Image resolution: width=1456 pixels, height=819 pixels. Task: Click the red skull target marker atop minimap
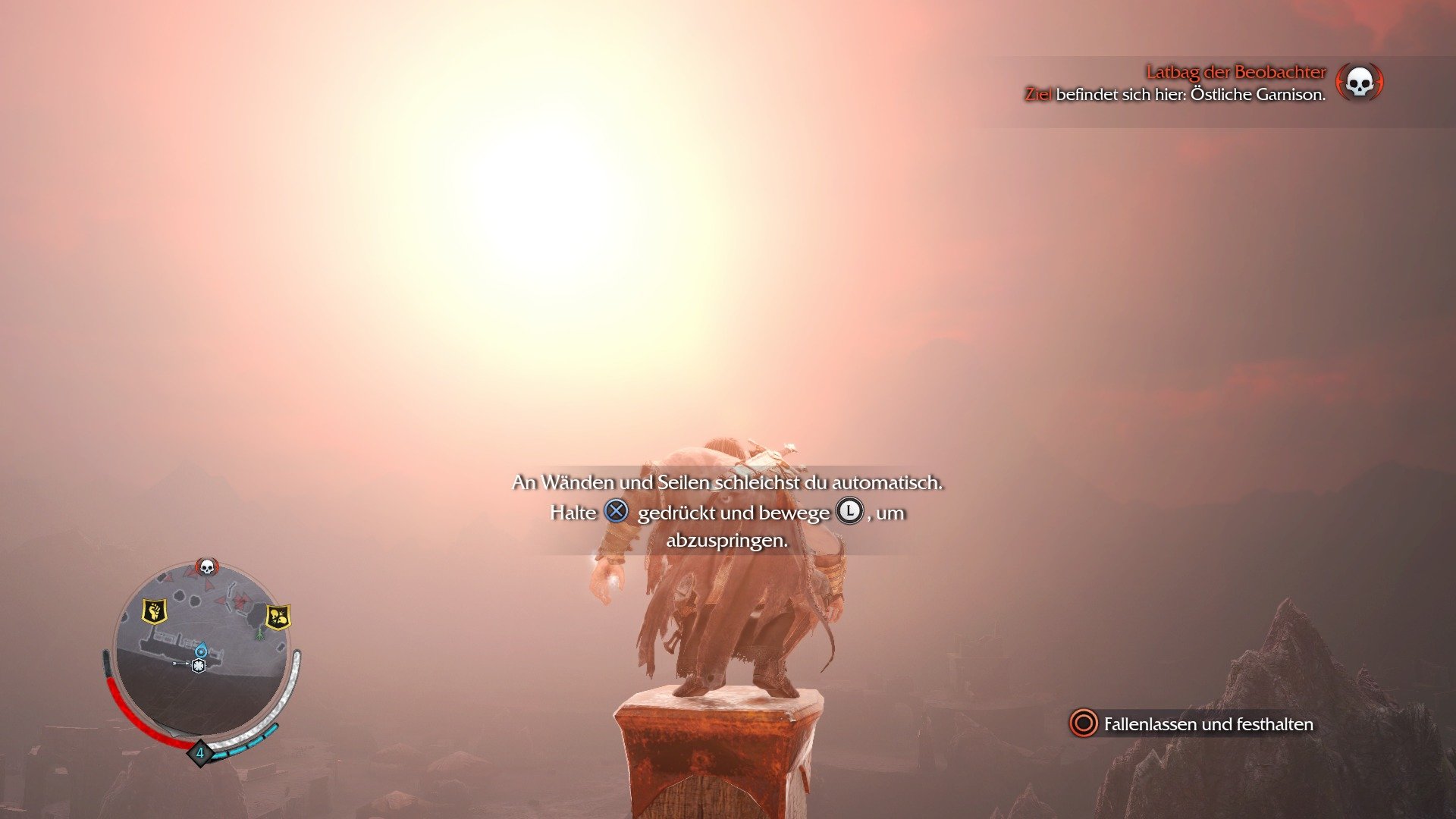[206, 566]
